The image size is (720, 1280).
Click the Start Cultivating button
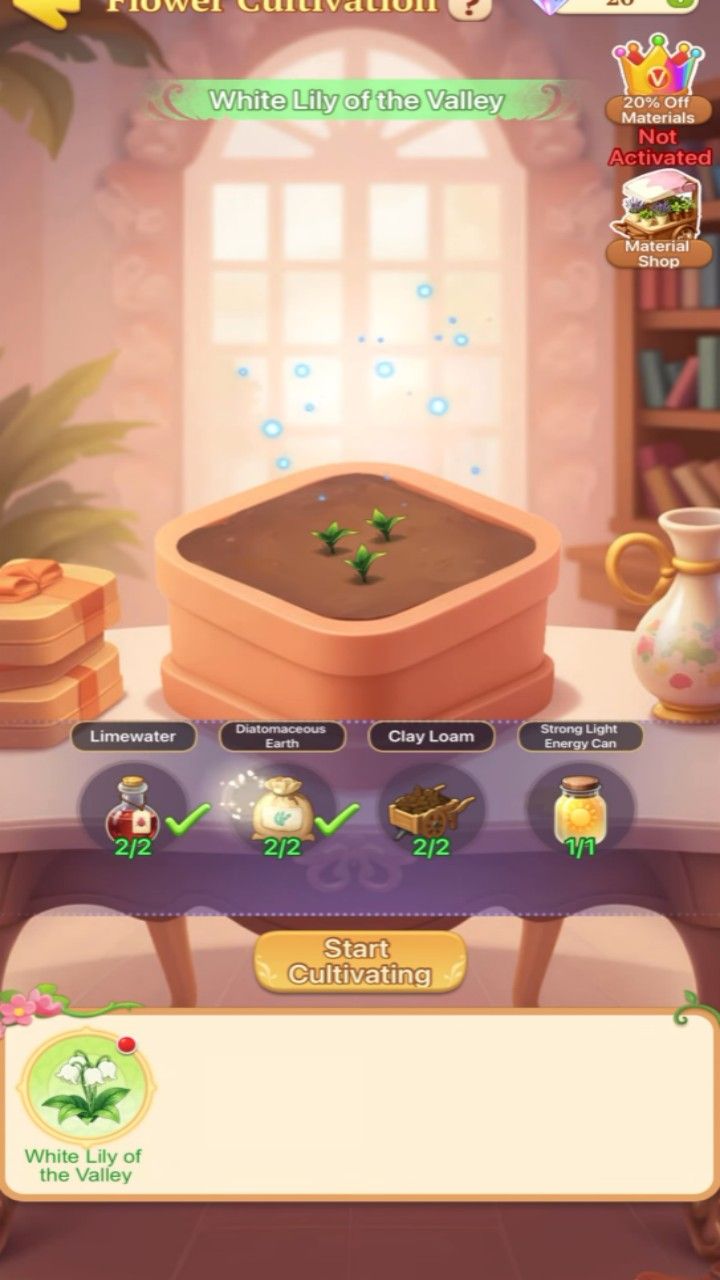click(360, 961)
